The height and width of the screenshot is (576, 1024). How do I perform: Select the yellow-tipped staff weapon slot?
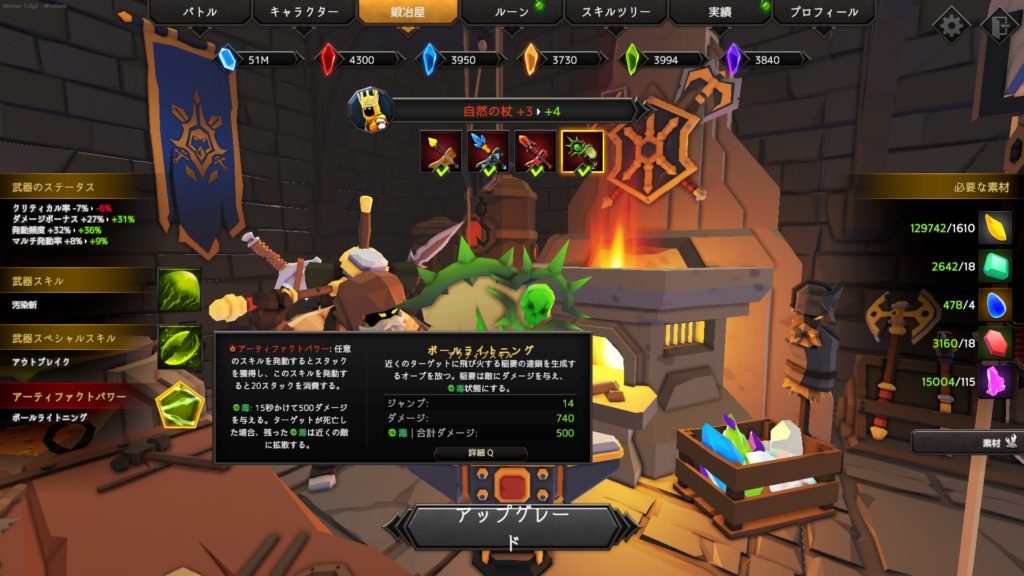tap(440, 152)
